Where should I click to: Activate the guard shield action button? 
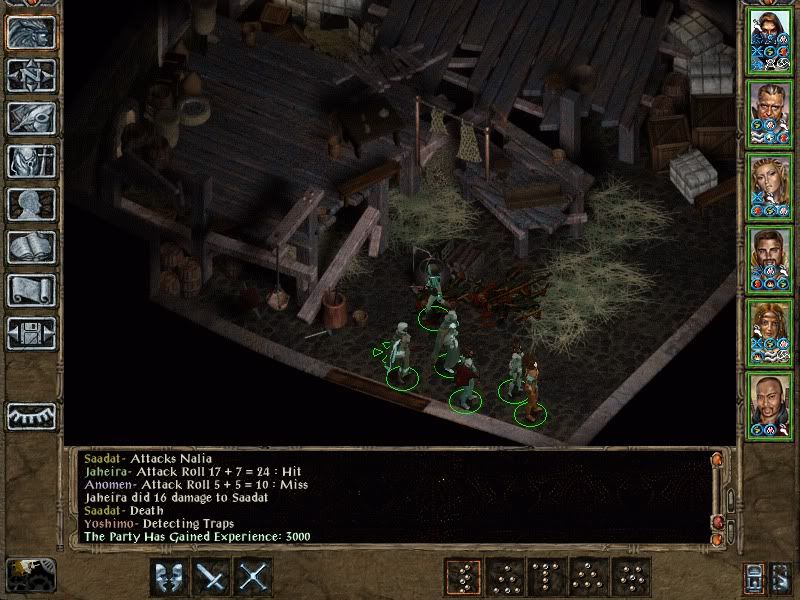pos(169,577)
